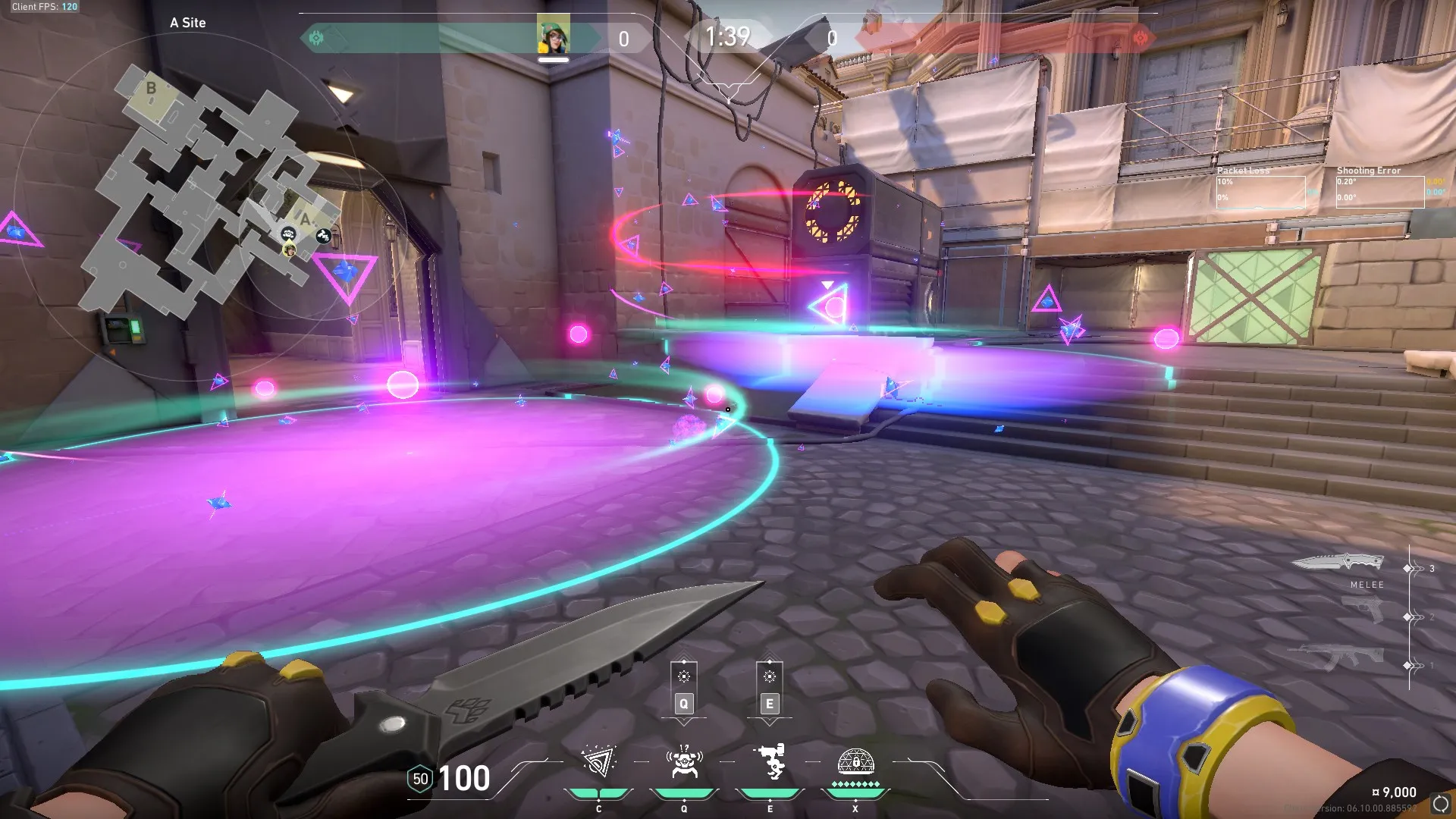Select the Turret ability icon

[770, 762]
